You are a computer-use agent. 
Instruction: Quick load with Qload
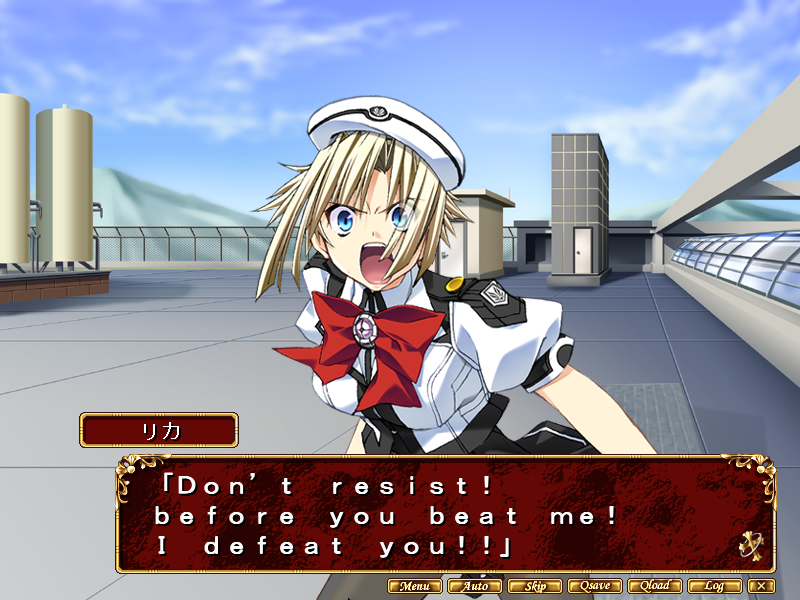point(655,586)
